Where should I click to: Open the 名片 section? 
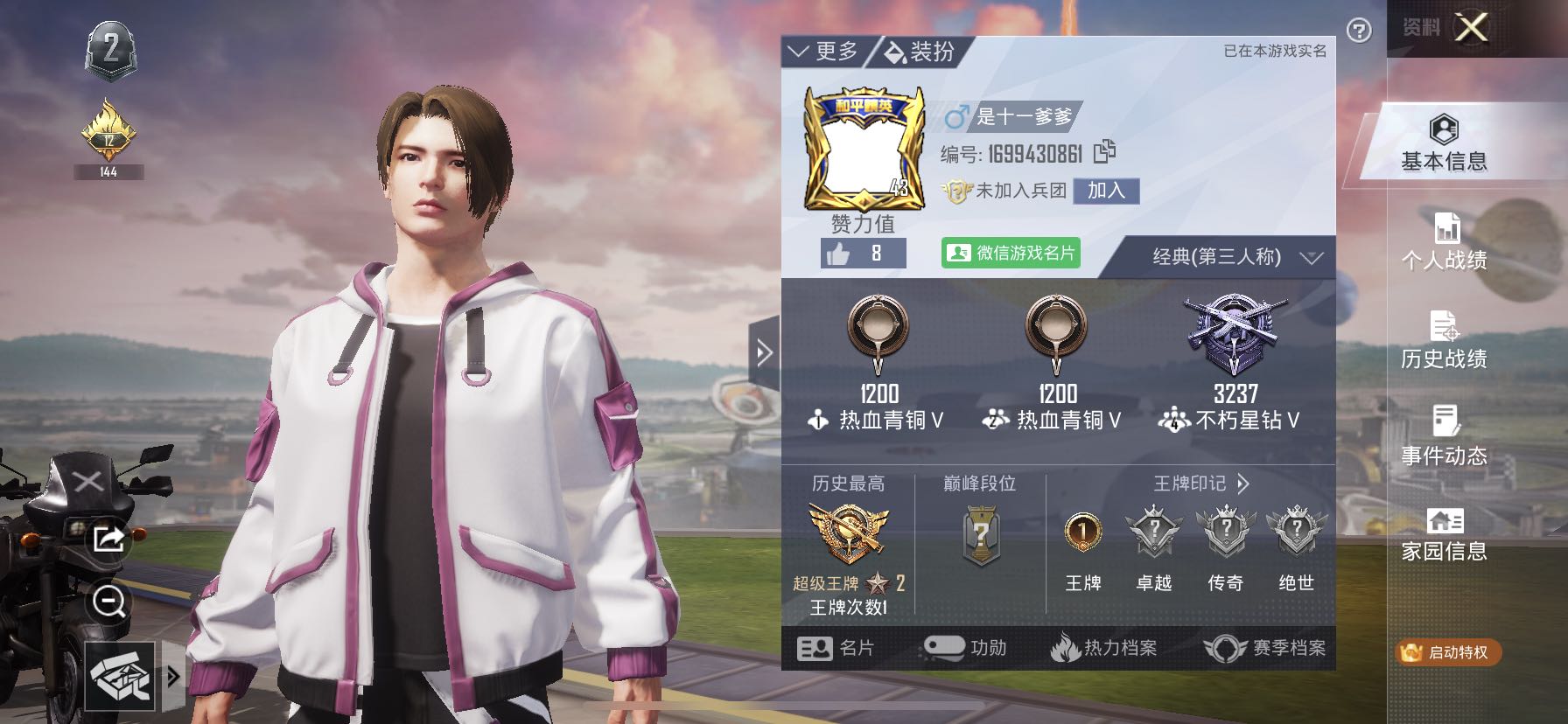(836, 648)
